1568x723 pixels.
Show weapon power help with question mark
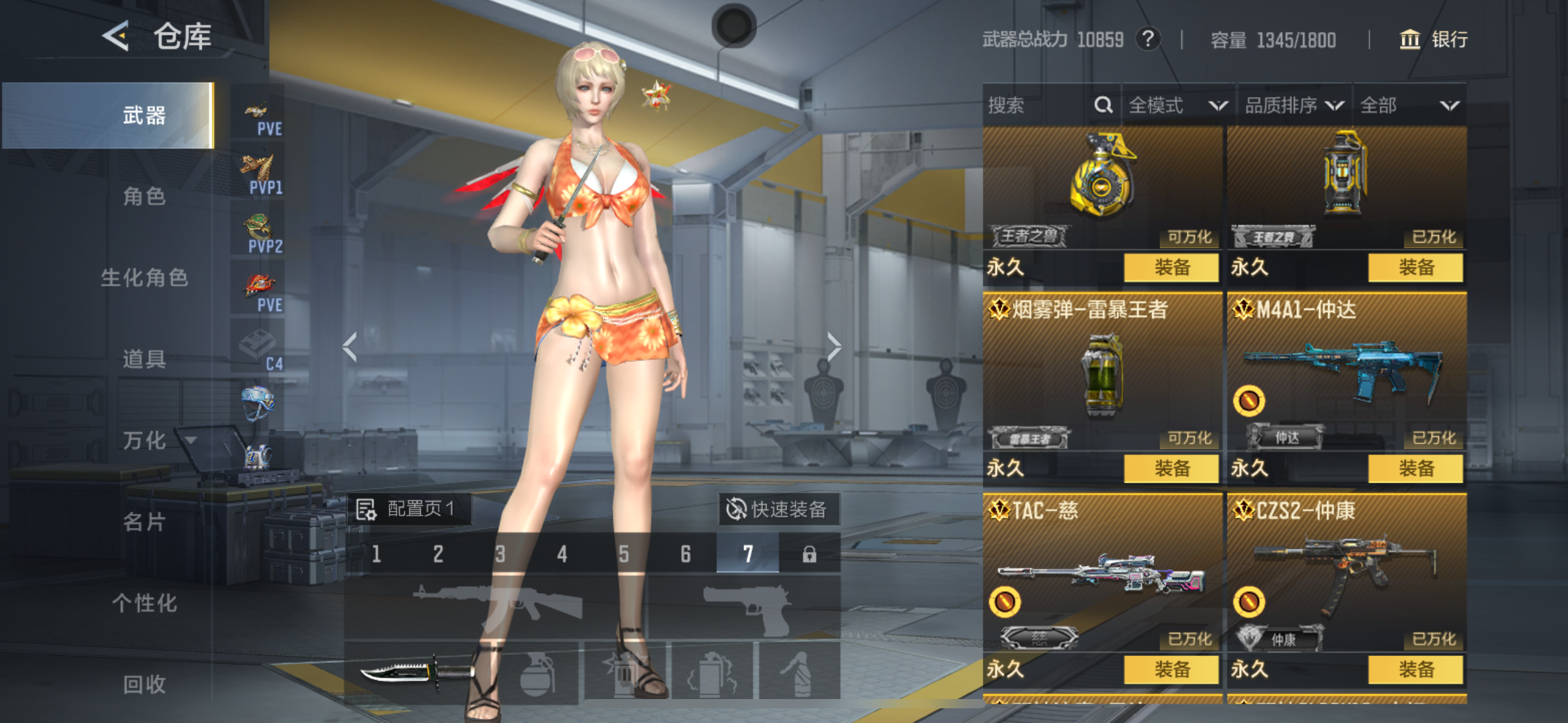[1147, 40]
